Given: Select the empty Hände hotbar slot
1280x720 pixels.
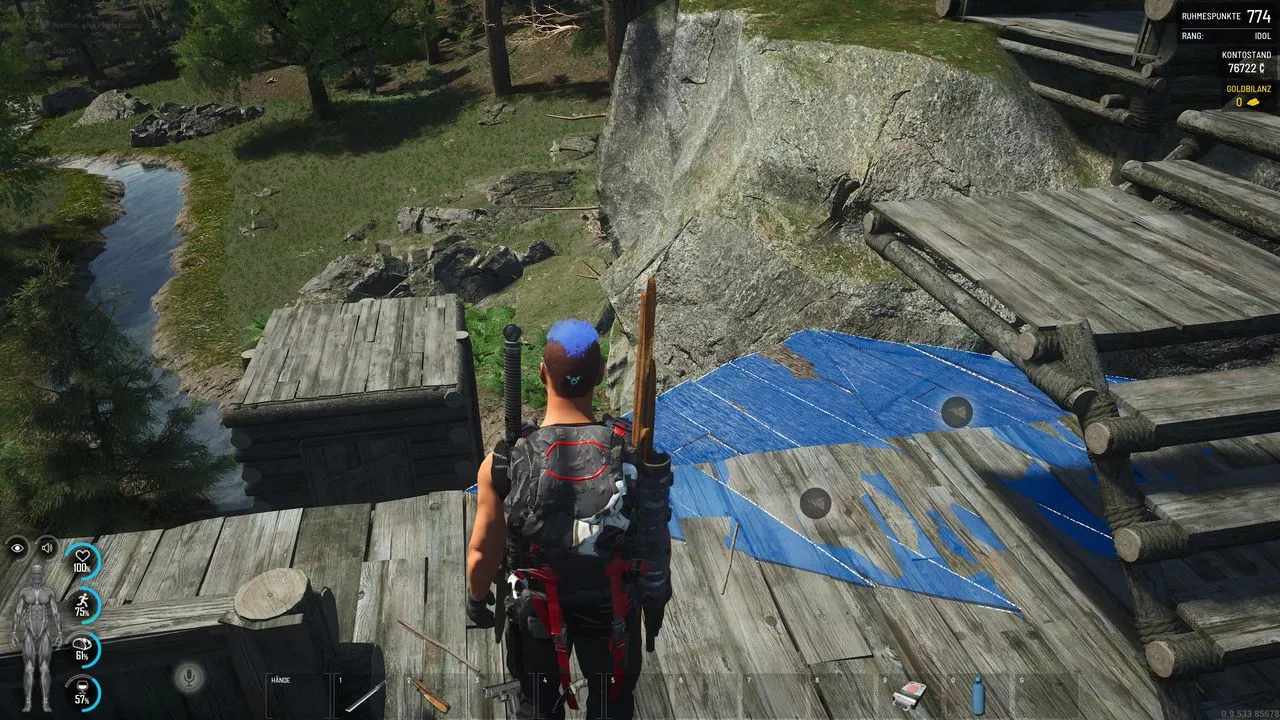Looking at the screenshot, I should point(299,695).
